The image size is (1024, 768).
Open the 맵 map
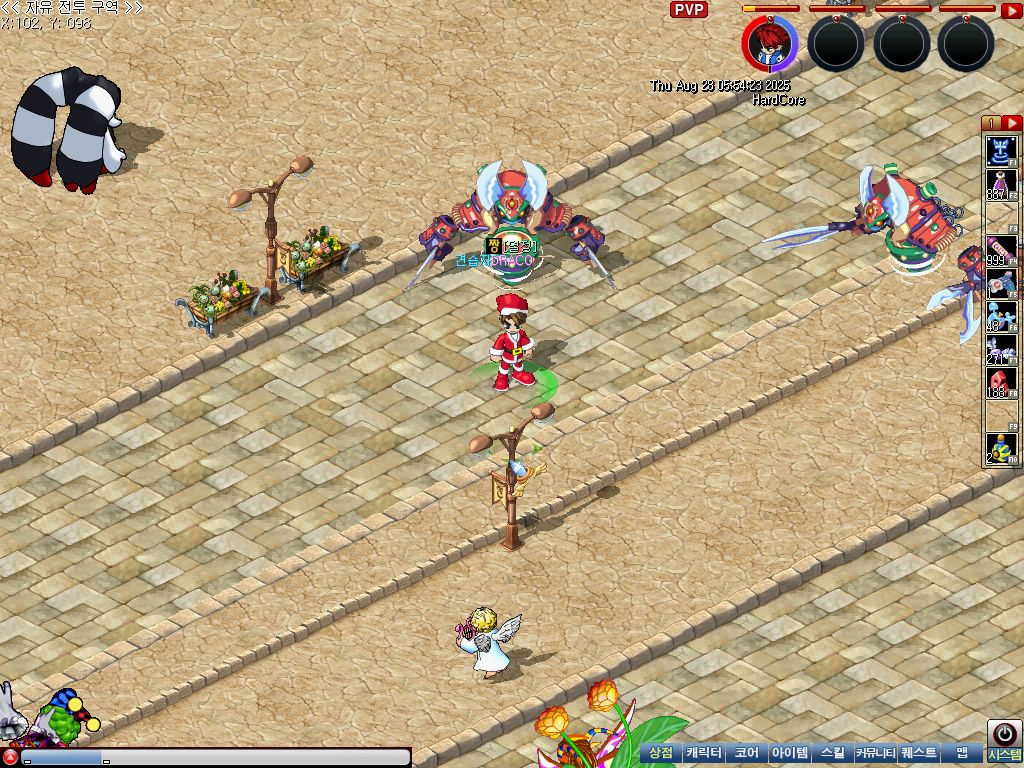(x=961, y=752)
